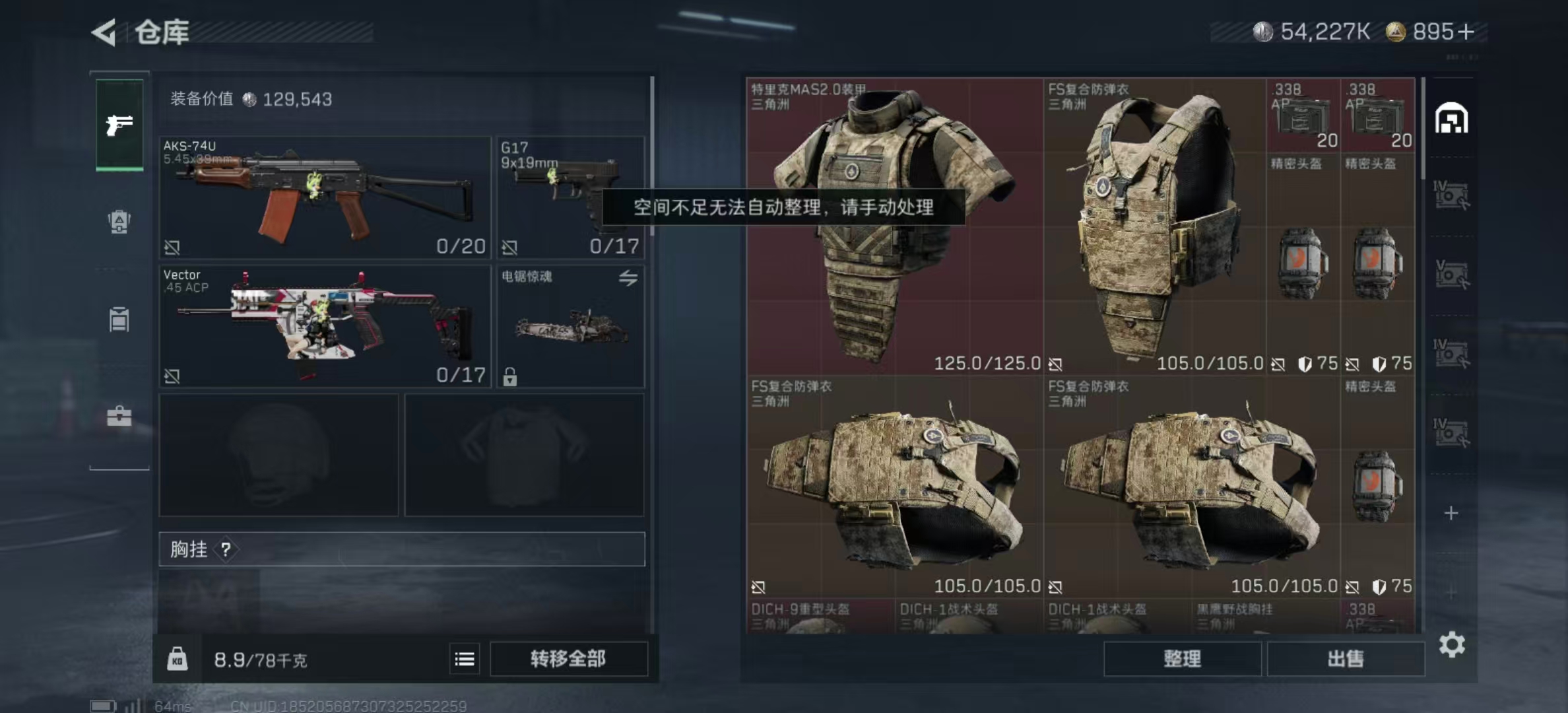Select the G17 pistol slot
The image size is (1568, 713).
[570, 197]
